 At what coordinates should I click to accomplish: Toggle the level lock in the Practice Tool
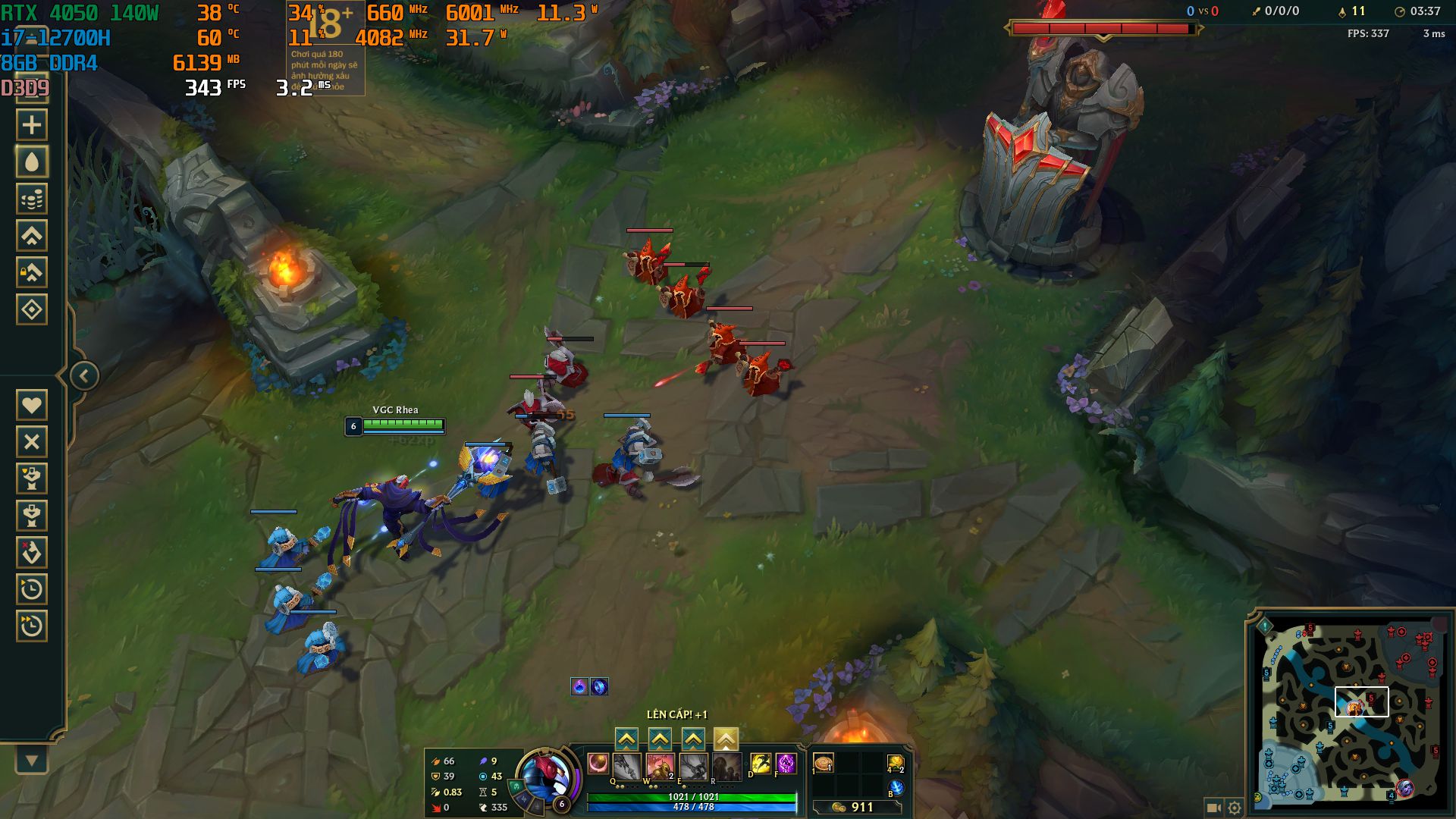(33, 271)
